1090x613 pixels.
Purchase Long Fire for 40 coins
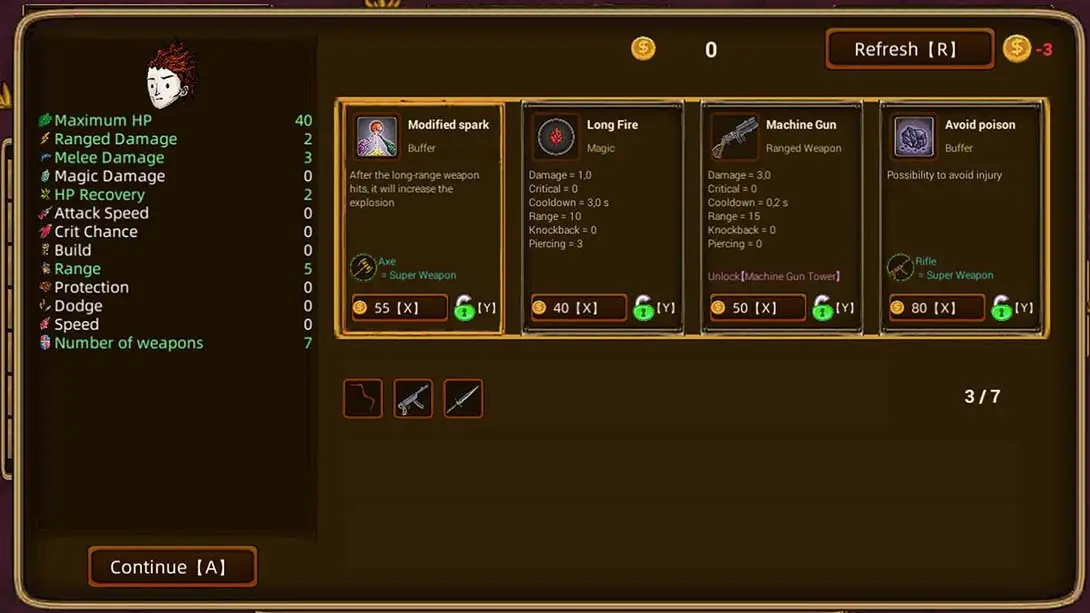click(578, 308)
